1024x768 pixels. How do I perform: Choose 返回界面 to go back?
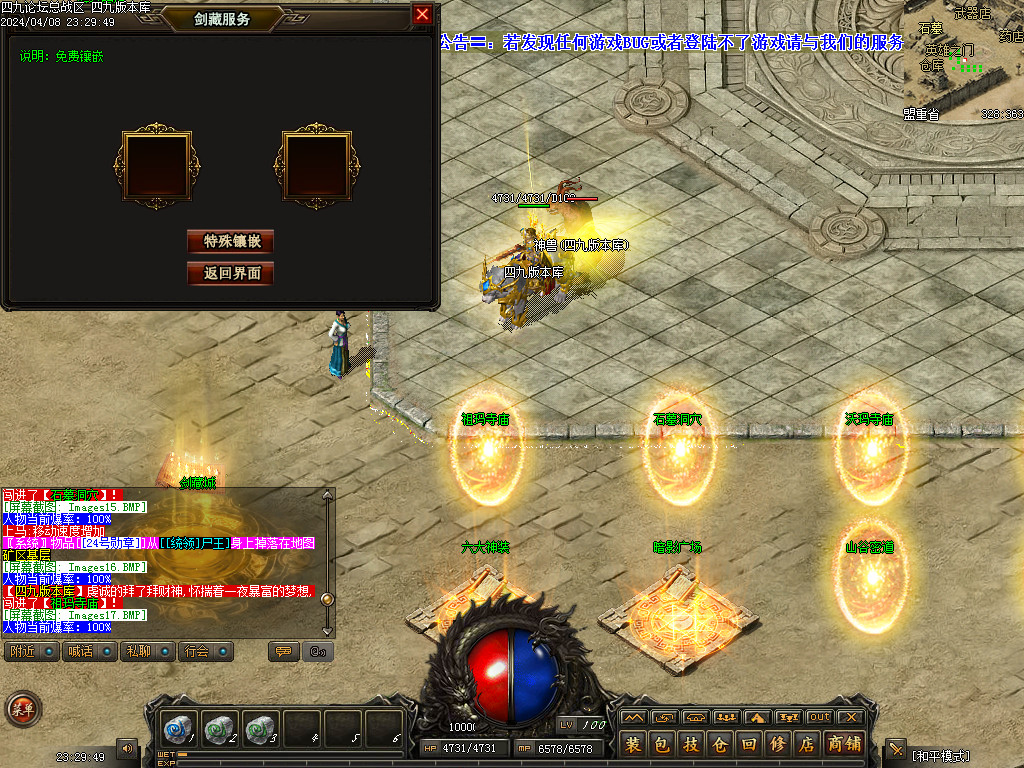click(230, 273)
